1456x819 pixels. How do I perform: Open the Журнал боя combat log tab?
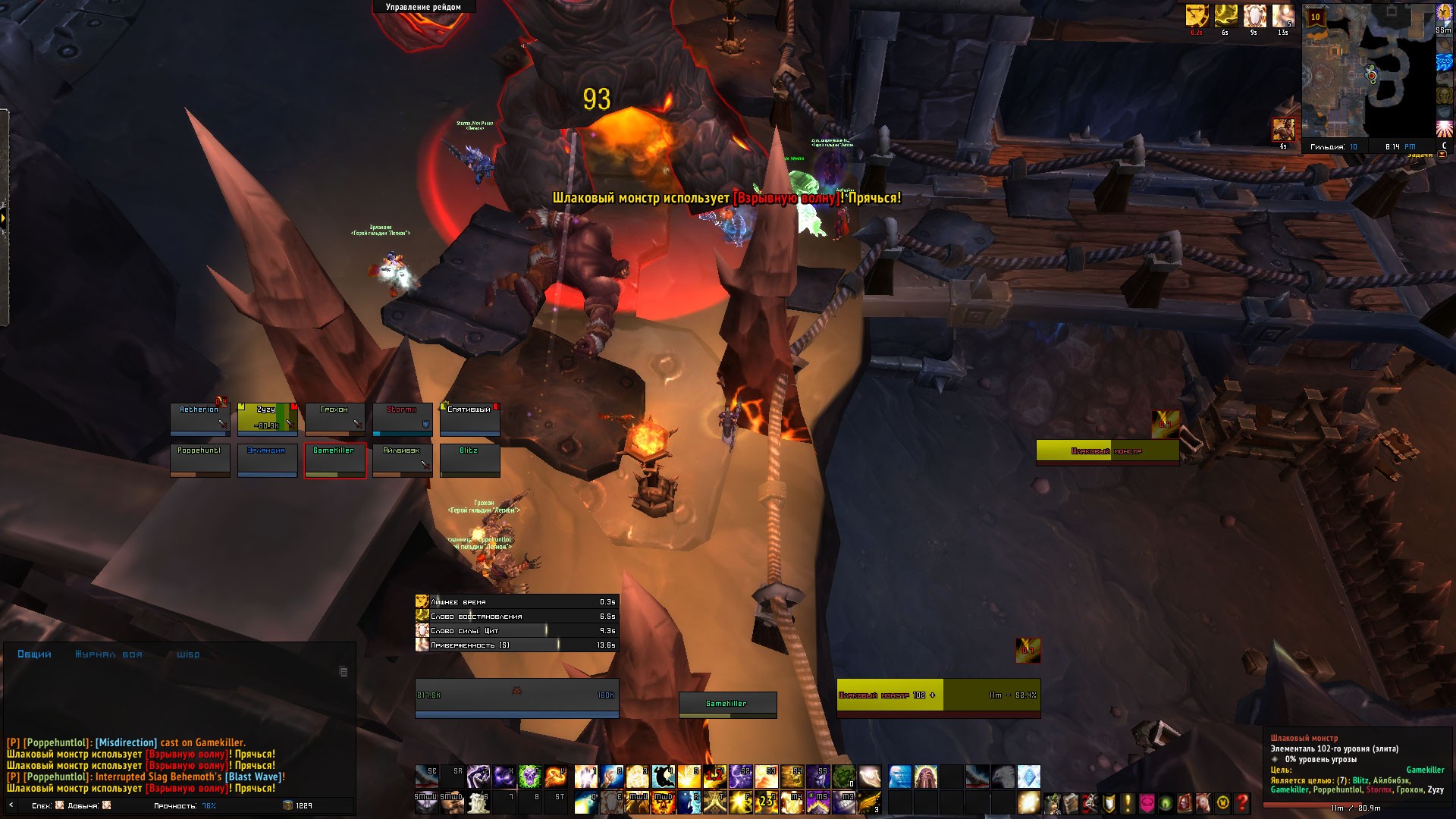[108, 654]
